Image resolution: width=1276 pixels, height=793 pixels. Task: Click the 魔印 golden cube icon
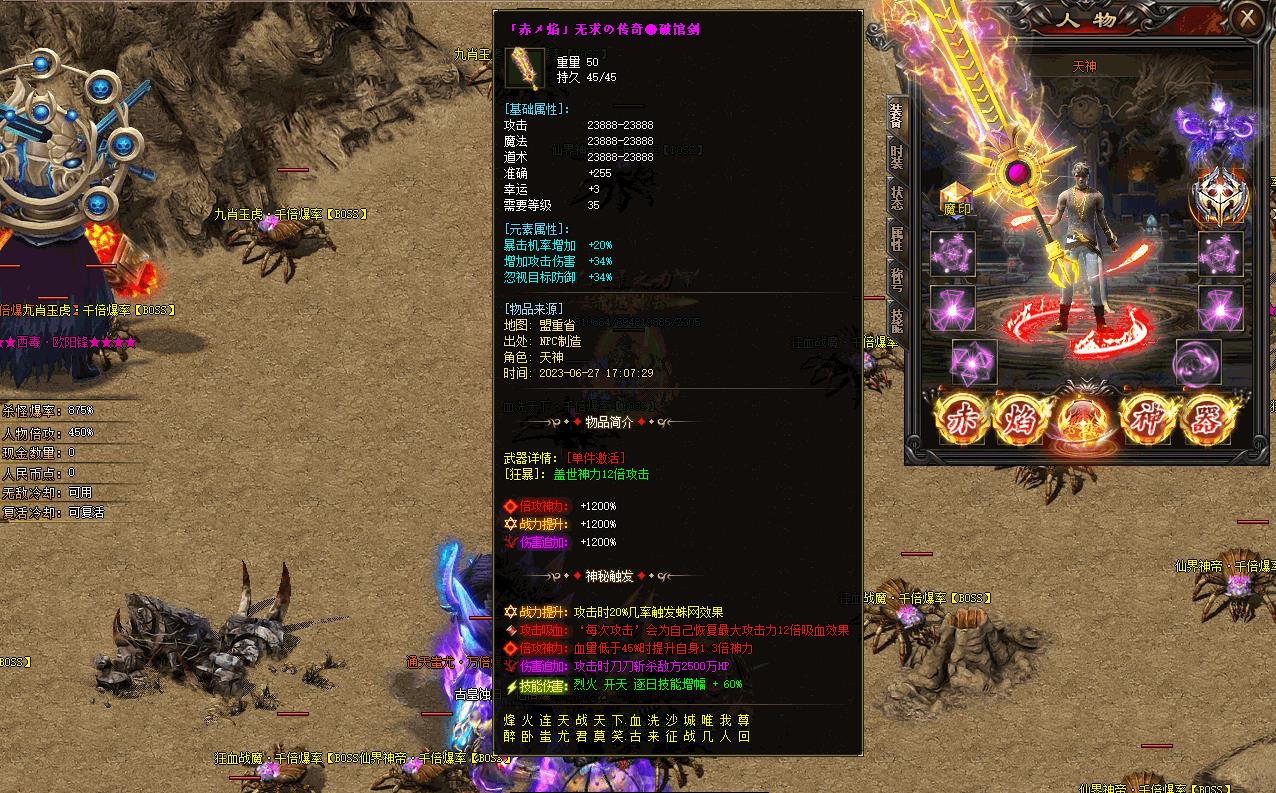tap(957, 198)
